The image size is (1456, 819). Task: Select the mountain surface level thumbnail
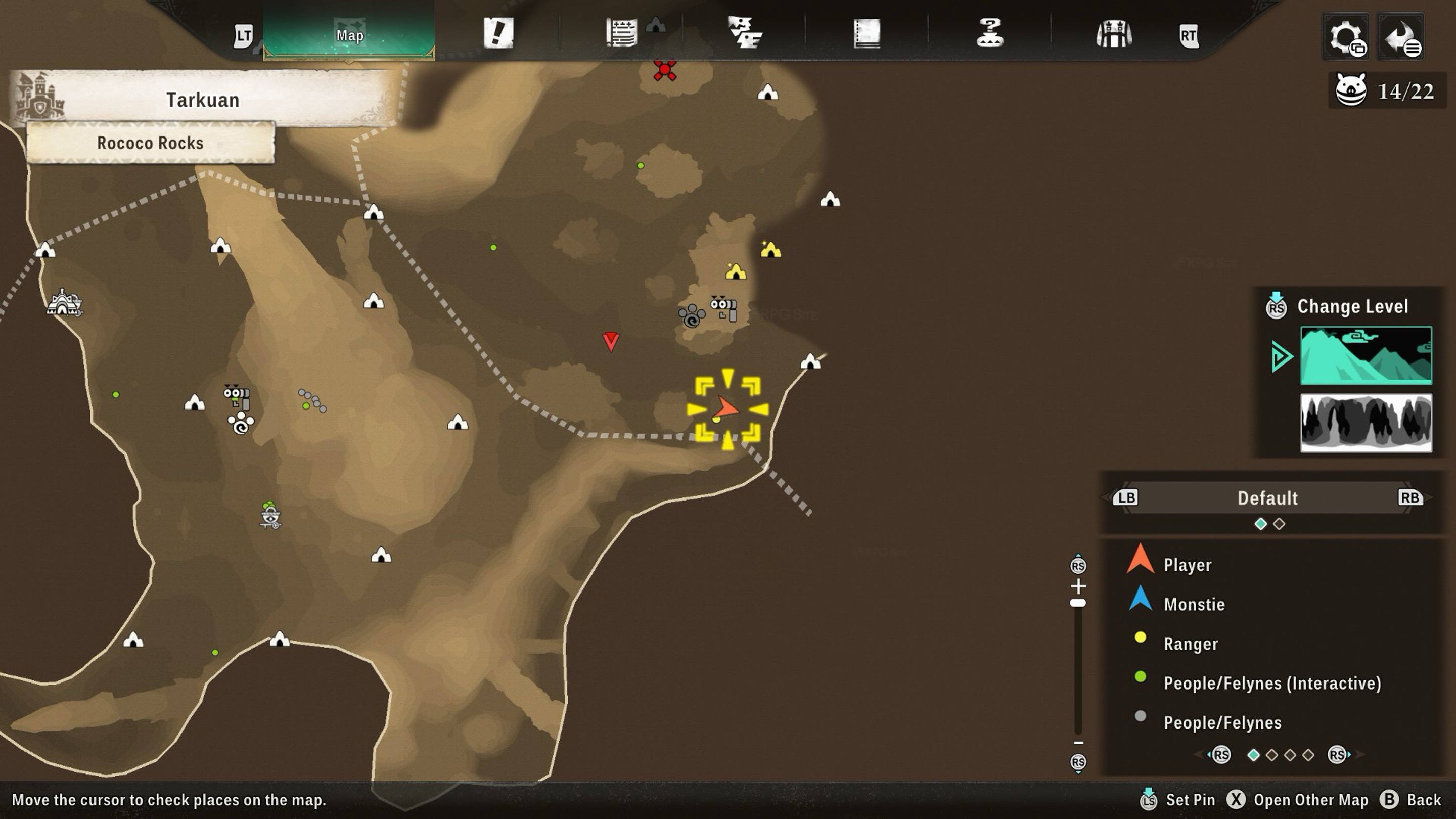click(1366, 355)
